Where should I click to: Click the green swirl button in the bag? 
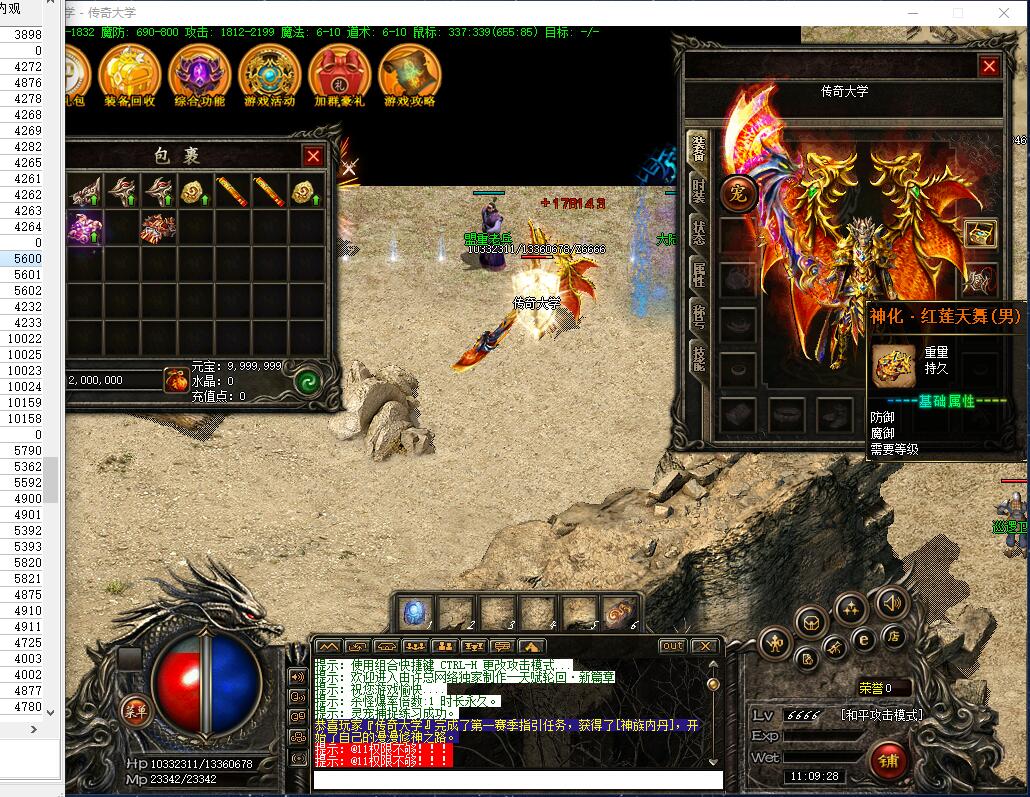pyautogui.click(x=307, y=381)
